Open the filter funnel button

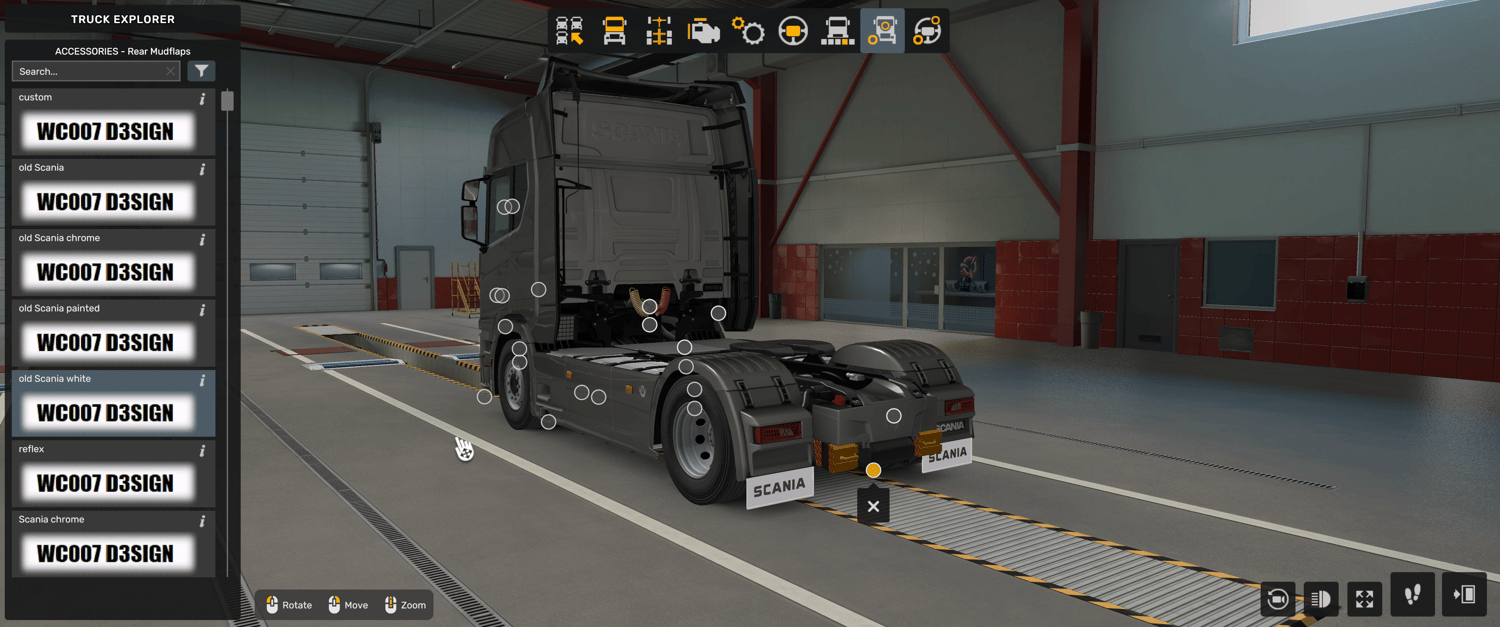(202, 71)
